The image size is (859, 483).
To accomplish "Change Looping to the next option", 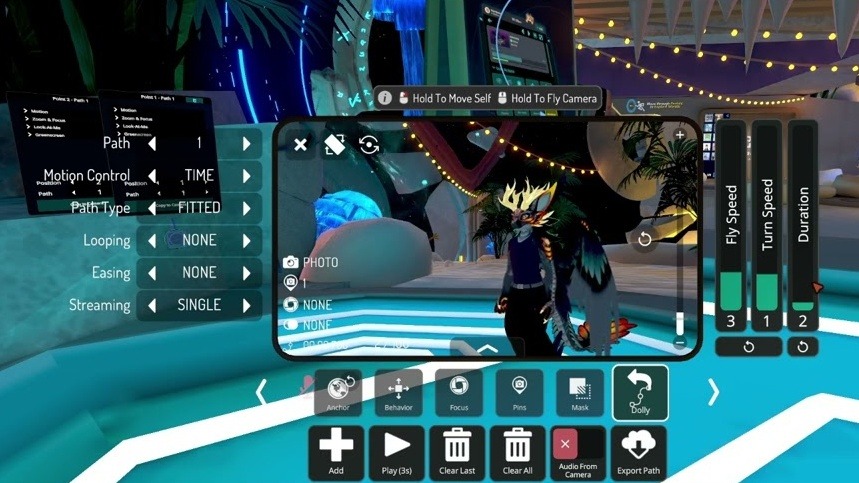I will click(x=246, y=241).
